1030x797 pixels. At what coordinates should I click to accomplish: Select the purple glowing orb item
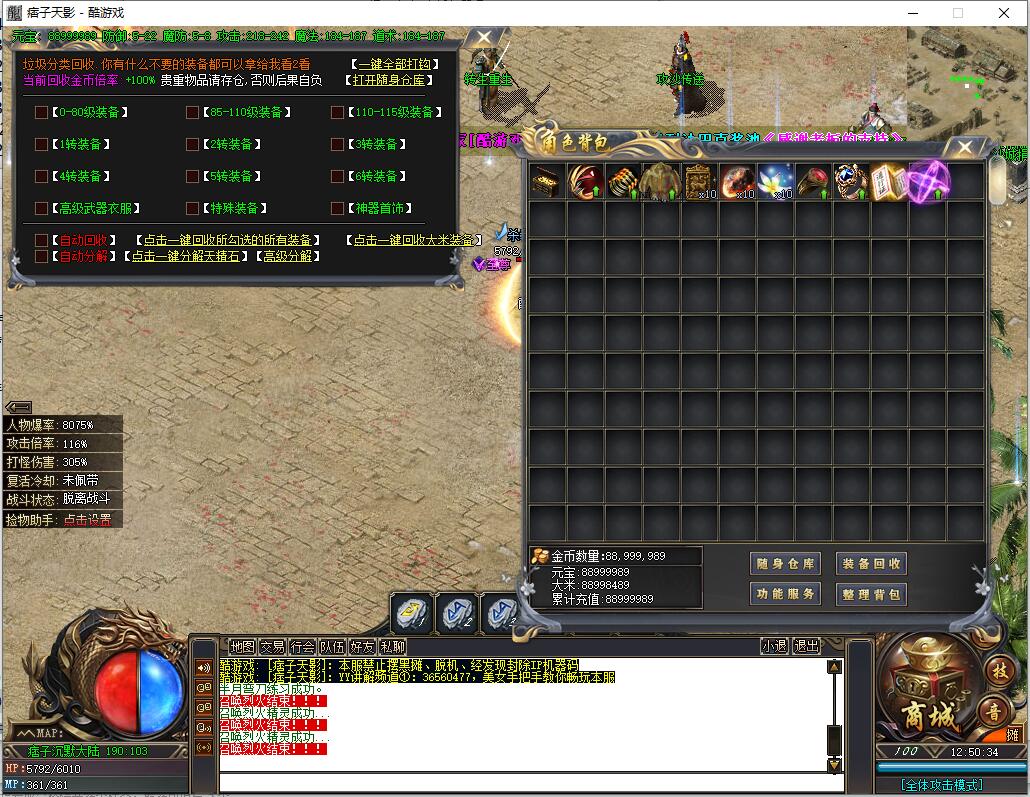pos(928,182)
